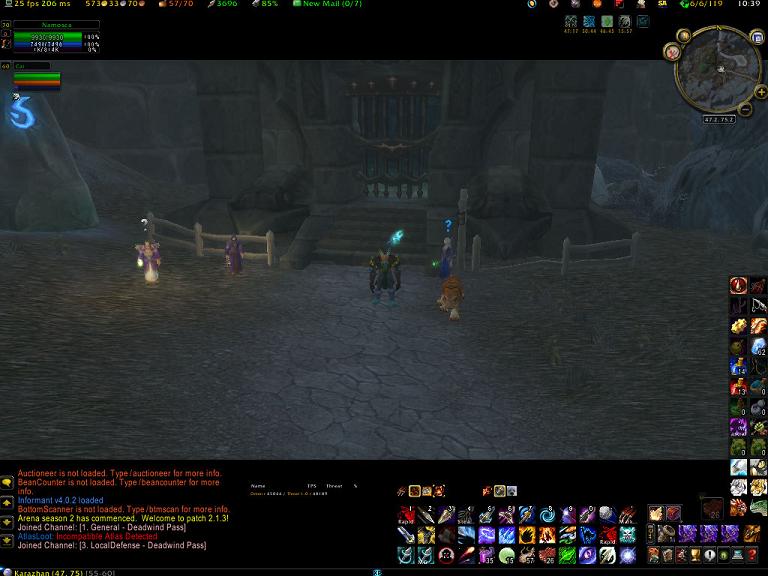Viewport: 768px width, 576px height.
Task: Select the Namosca player name frame
Action: click(x=57, y=24)
